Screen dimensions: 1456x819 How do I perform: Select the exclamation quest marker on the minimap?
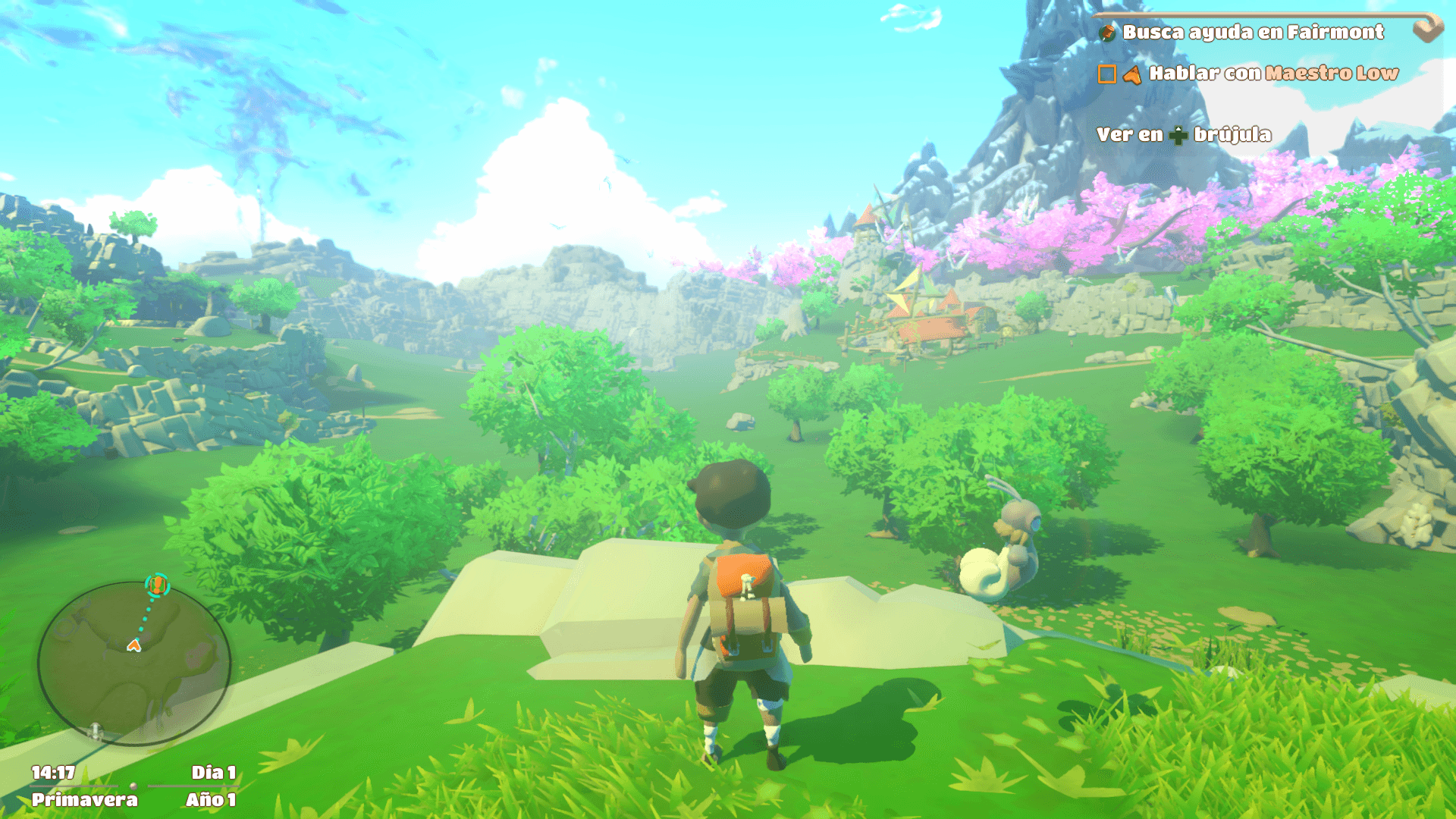[158, 585]
